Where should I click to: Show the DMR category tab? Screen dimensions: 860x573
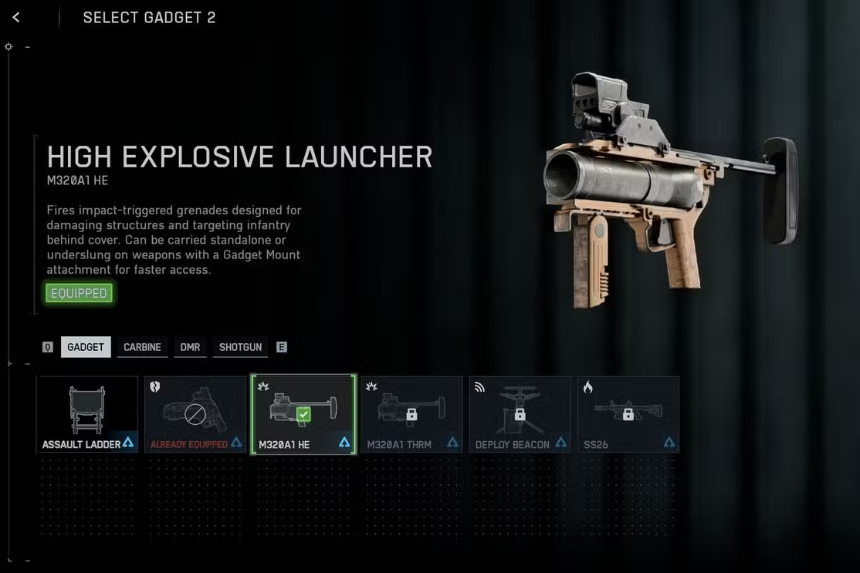190,347
